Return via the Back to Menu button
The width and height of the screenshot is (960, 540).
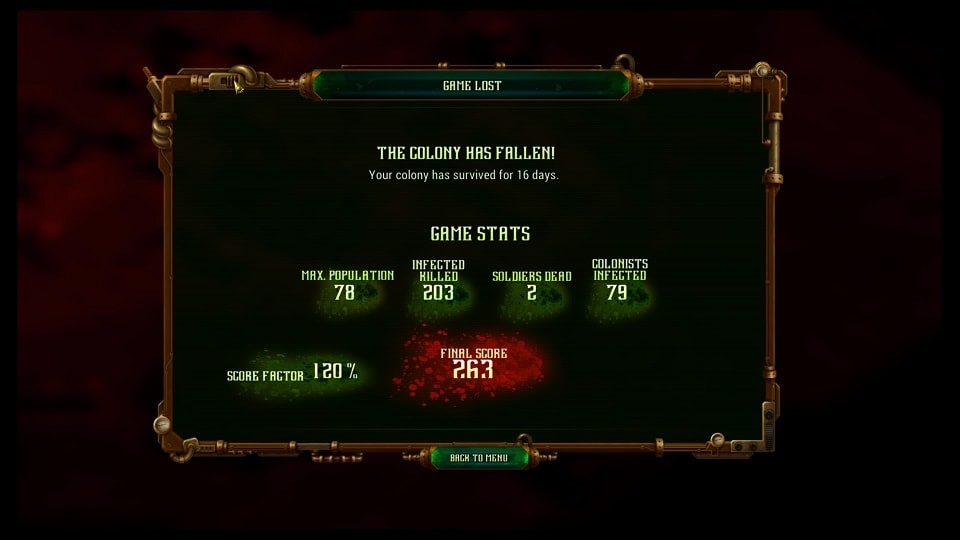pyautogui.click(x=479, y=458)
